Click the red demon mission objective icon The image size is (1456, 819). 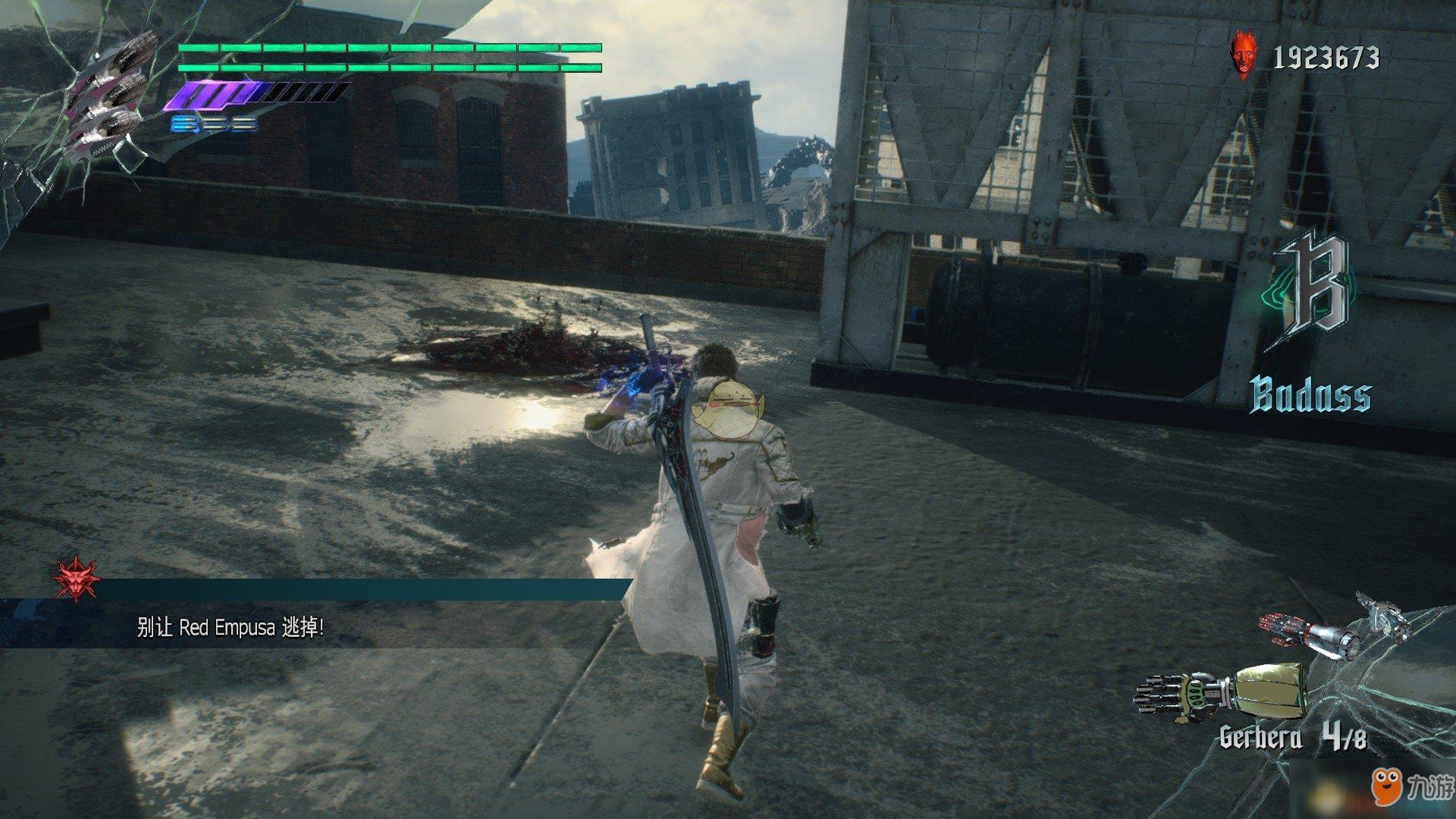pyautogui.click(x=75, y=580)
